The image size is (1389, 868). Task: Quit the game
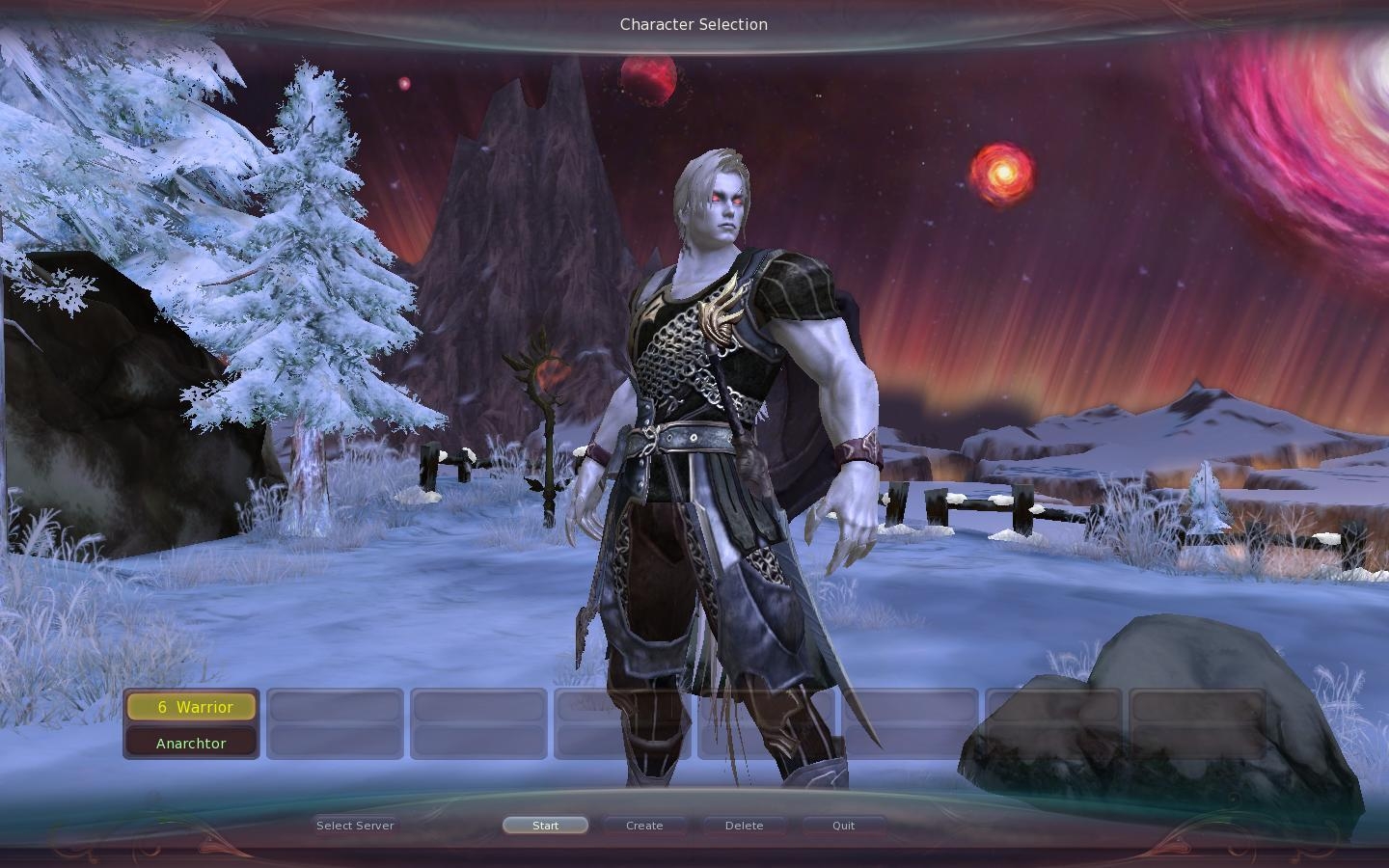click(844, 826)
